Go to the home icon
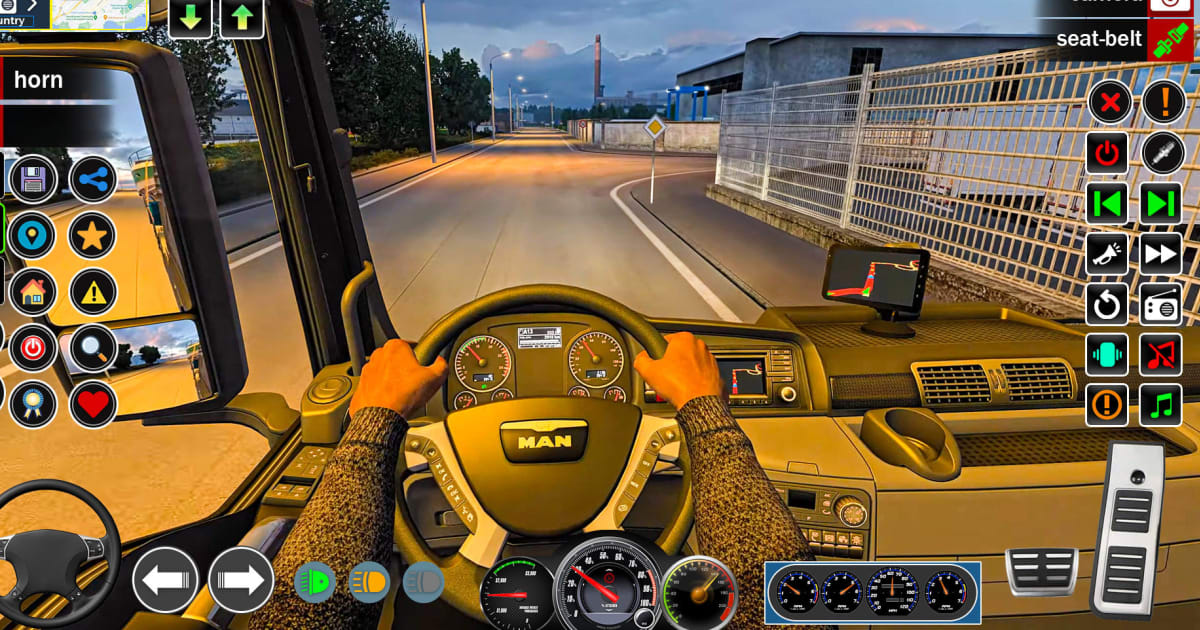The width and height of the screenshot is (1200, 630). (x=33, y=292)
